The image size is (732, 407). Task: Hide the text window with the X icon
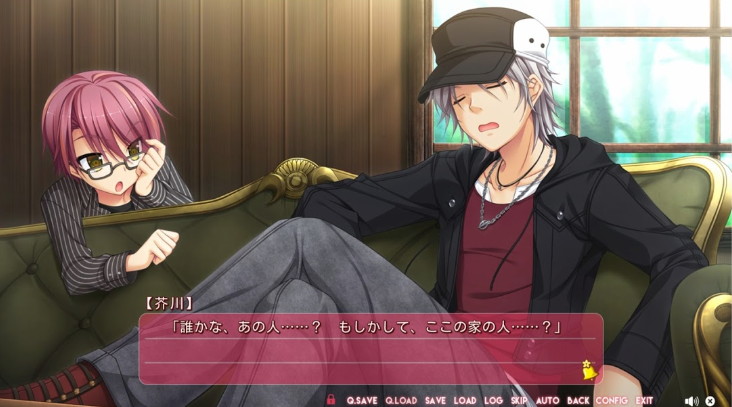710,401
